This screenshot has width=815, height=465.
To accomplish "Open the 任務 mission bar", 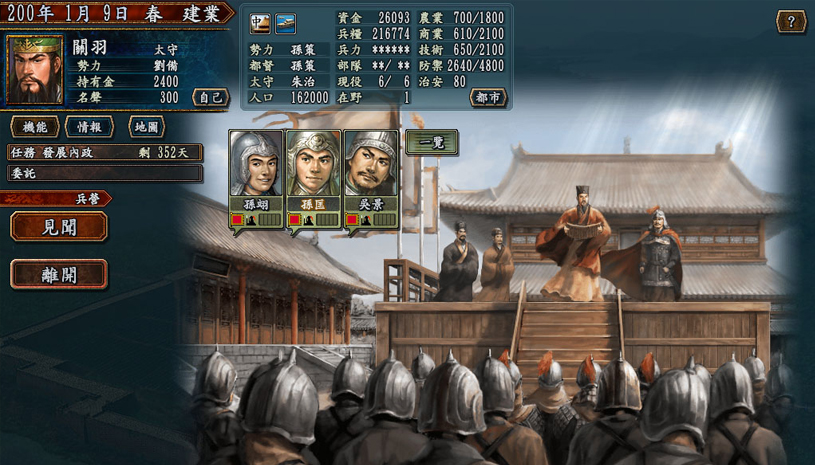I will [105, 153].
